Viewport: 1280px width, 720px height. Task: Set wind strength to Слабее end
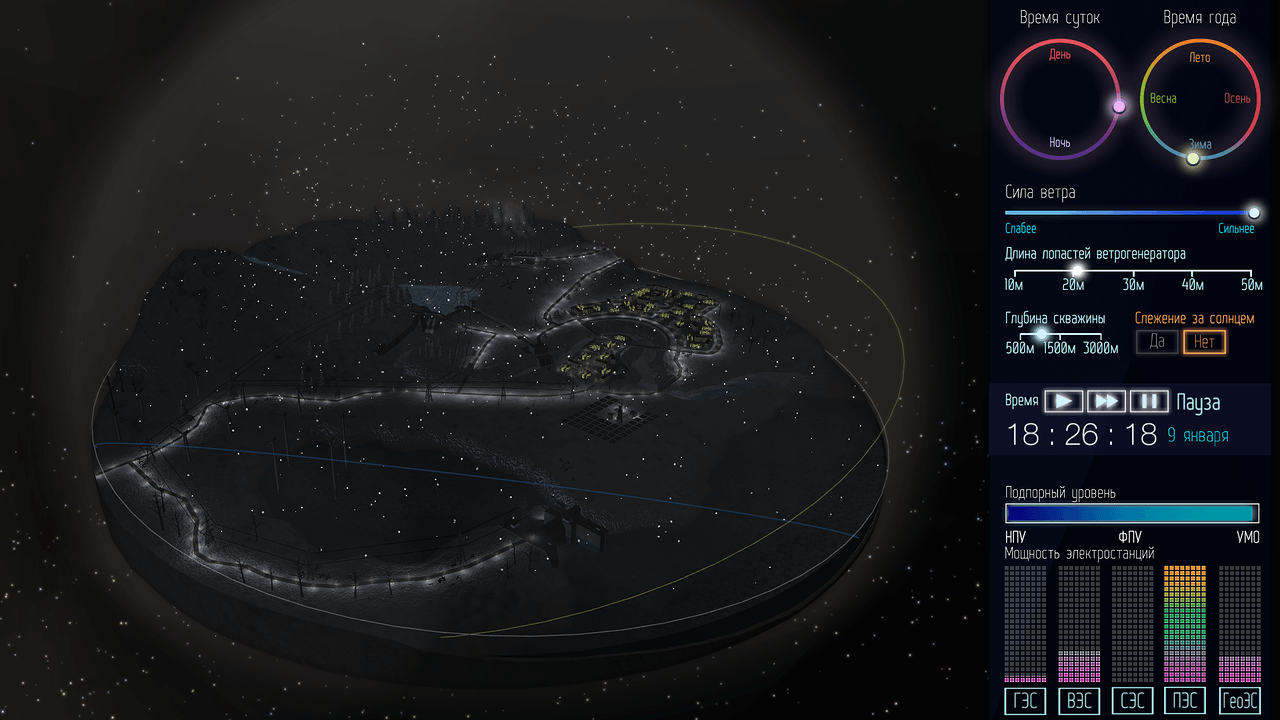(x=1008, y=213)
